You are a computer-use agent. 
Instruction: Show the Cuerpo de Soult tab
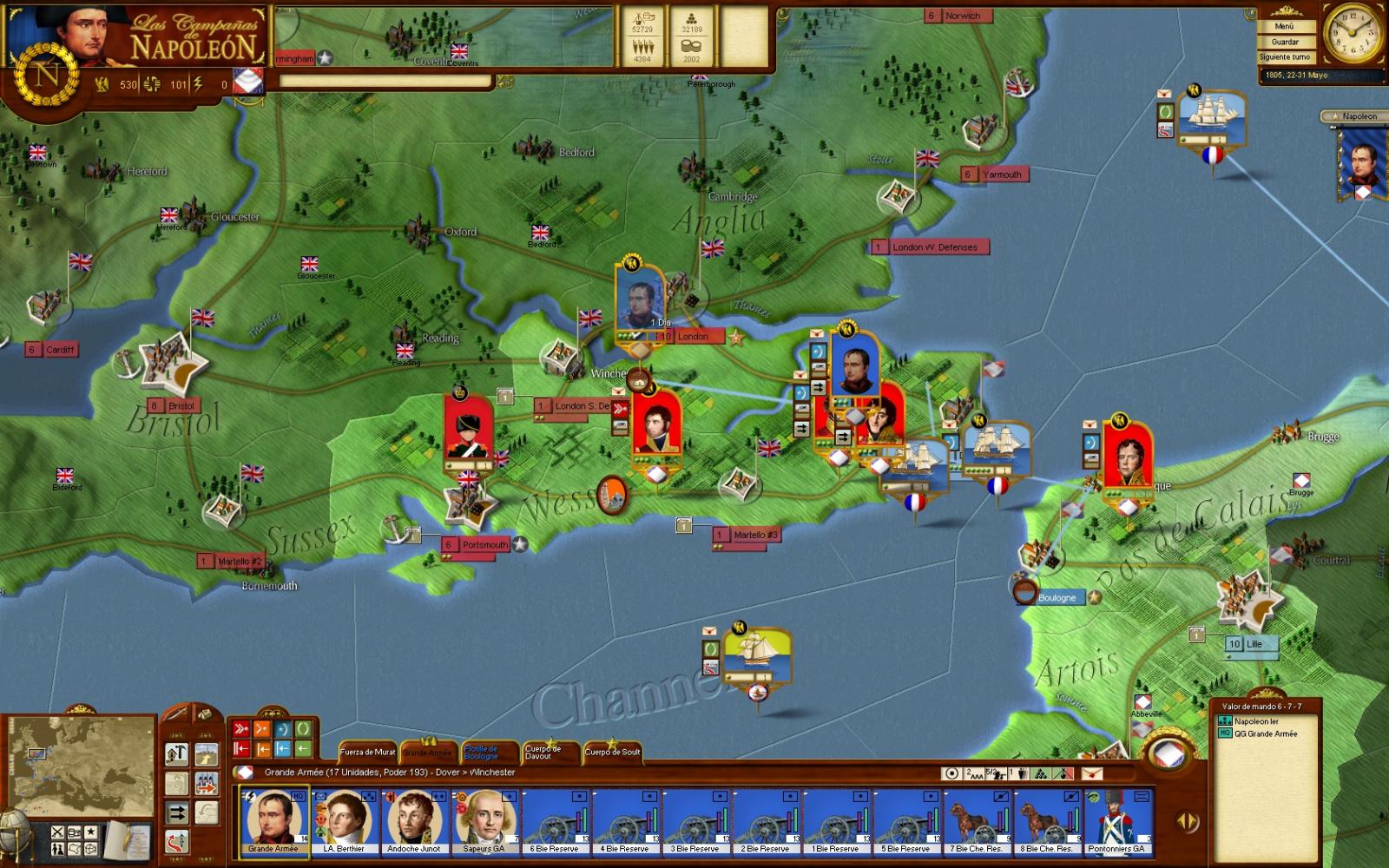point(612,752)
